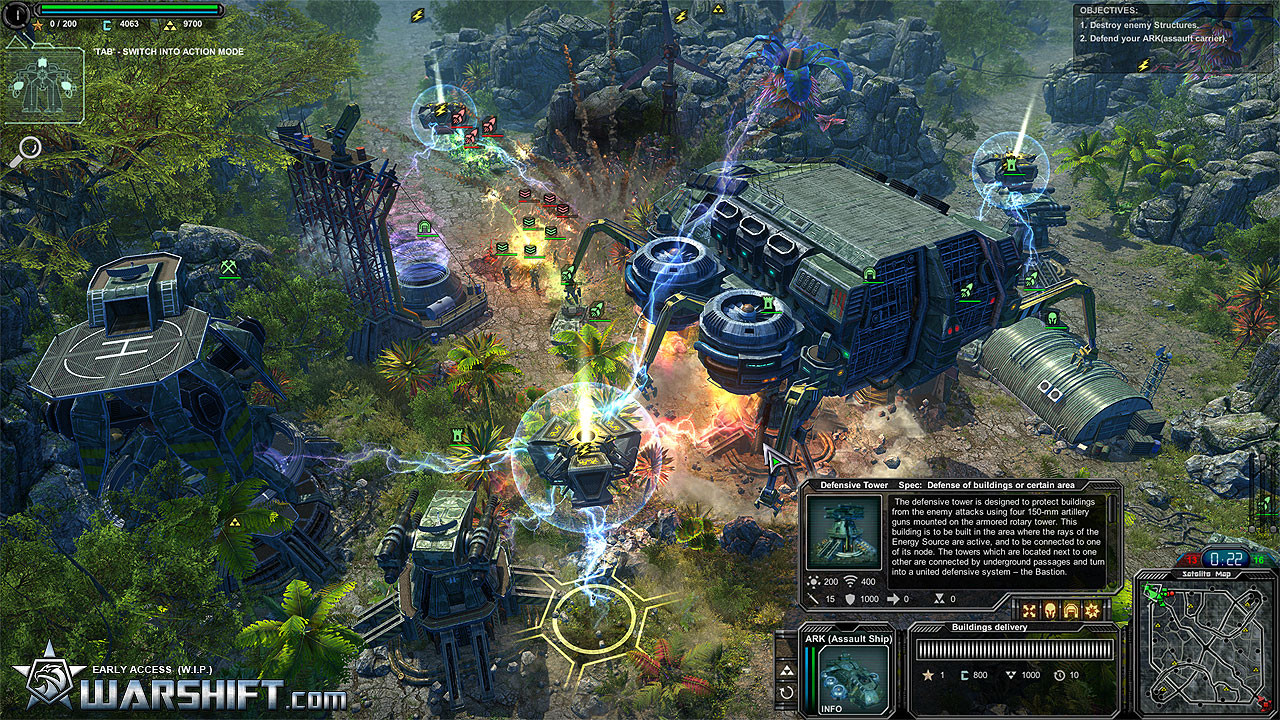This screenshot has height=720, width=1280.
Task: Select the arch-shaped build category icon
Action: 1071,610
